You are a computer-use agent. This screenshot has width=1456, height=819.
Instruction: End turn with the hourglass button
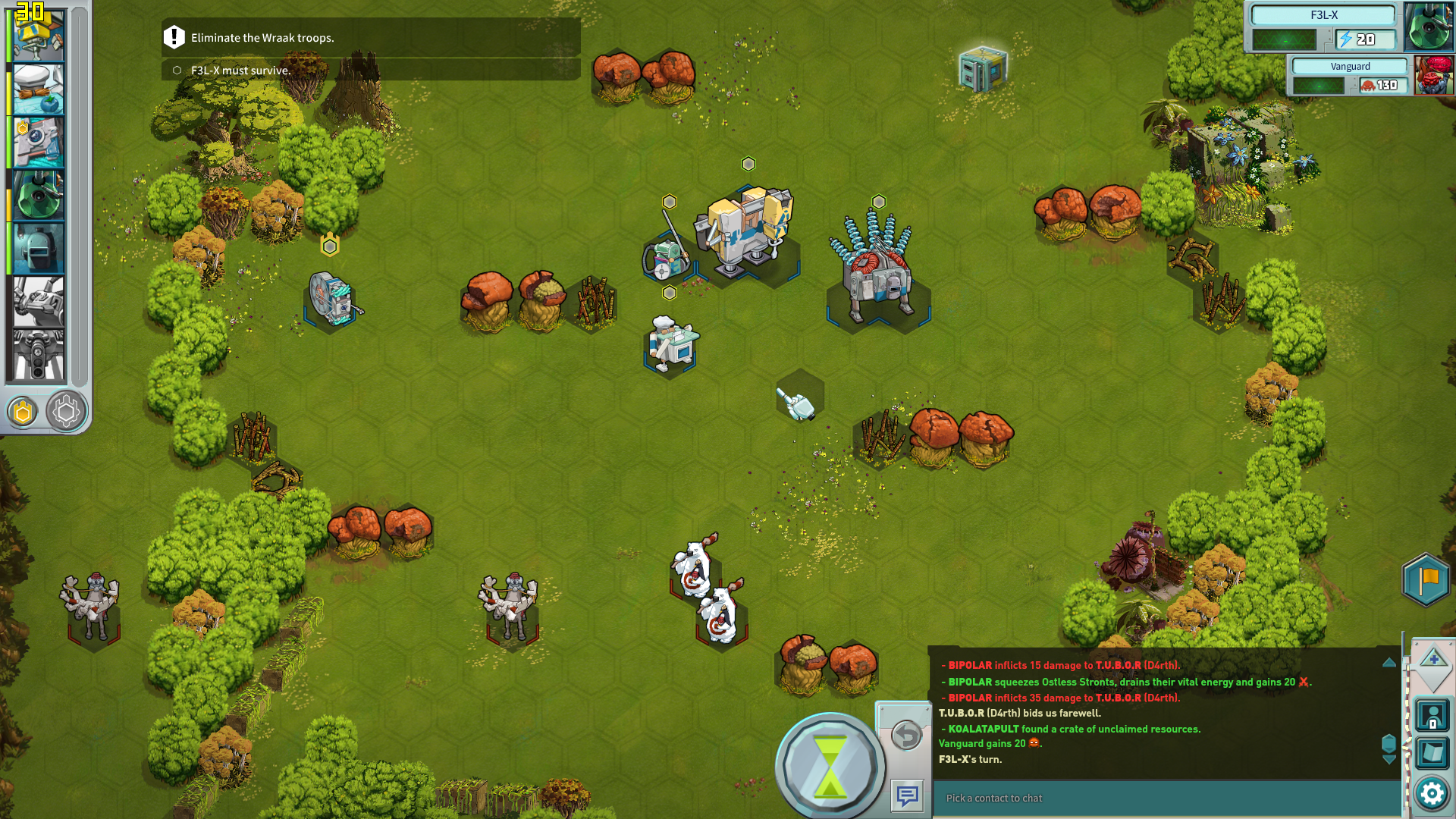pos(830,766)
